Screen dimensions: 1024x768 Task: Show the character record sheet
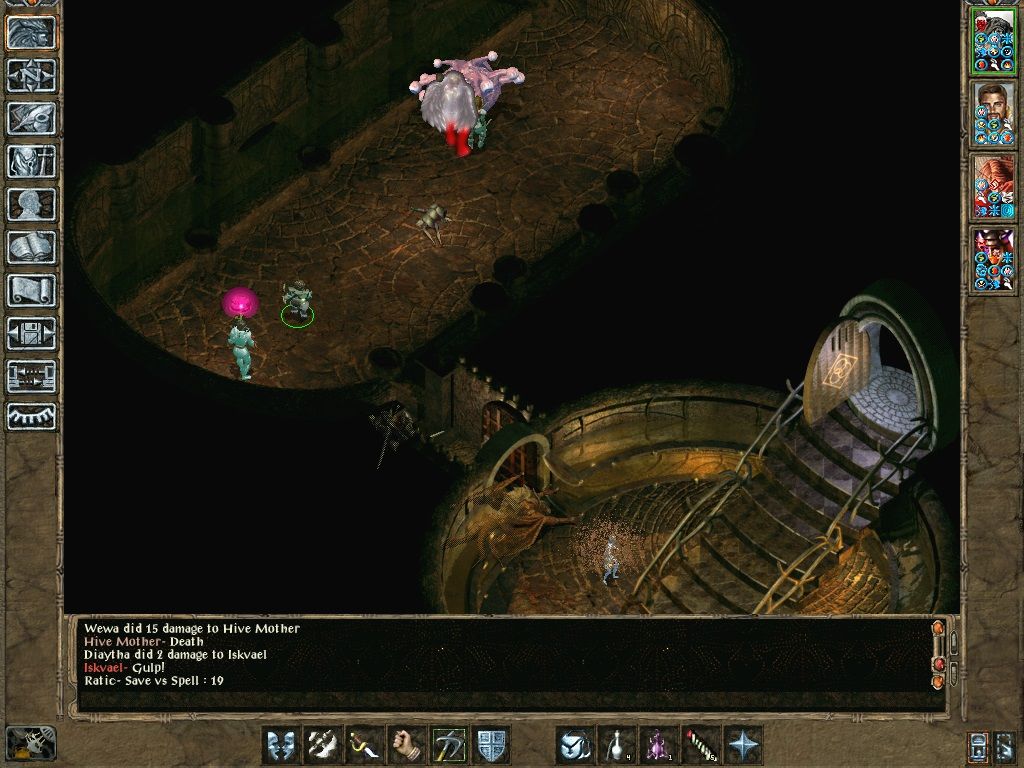[x=32, y=204]
